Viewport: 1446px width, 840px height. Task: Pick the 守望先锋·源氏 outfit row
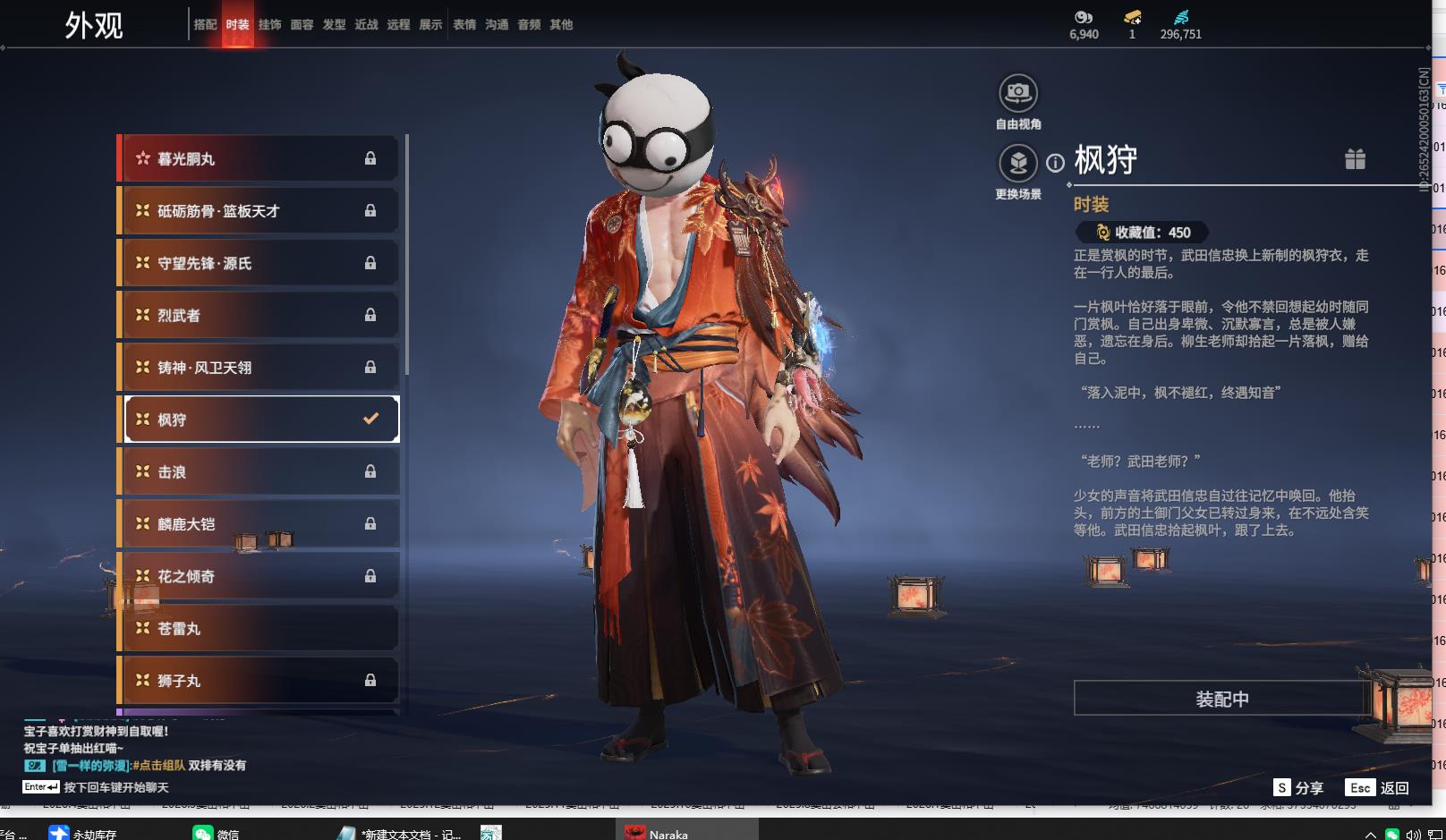(x=259, y=263)
